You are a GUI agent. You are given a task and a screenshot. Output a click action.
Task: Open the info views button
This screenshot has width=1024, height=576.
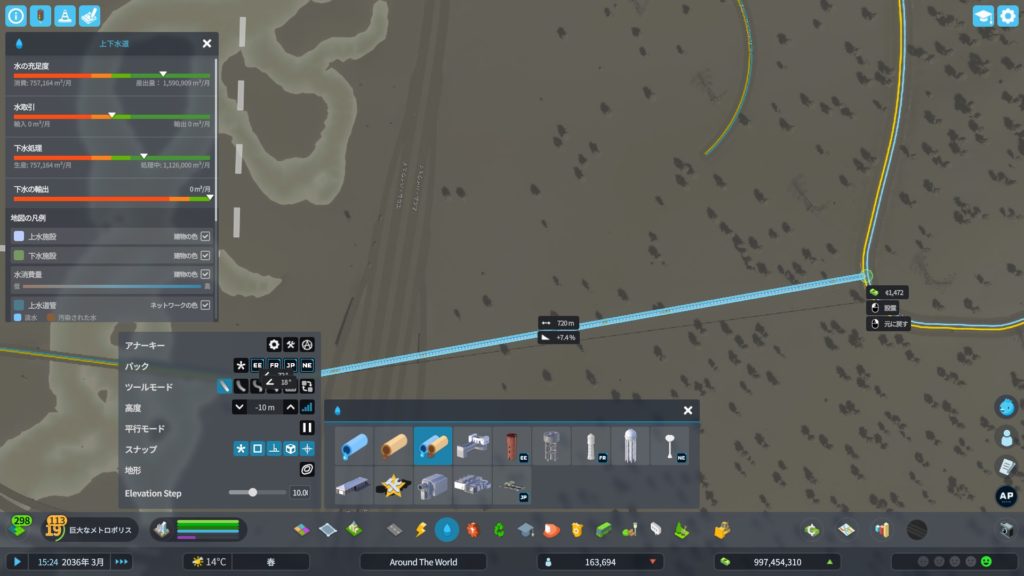point(15,16)
